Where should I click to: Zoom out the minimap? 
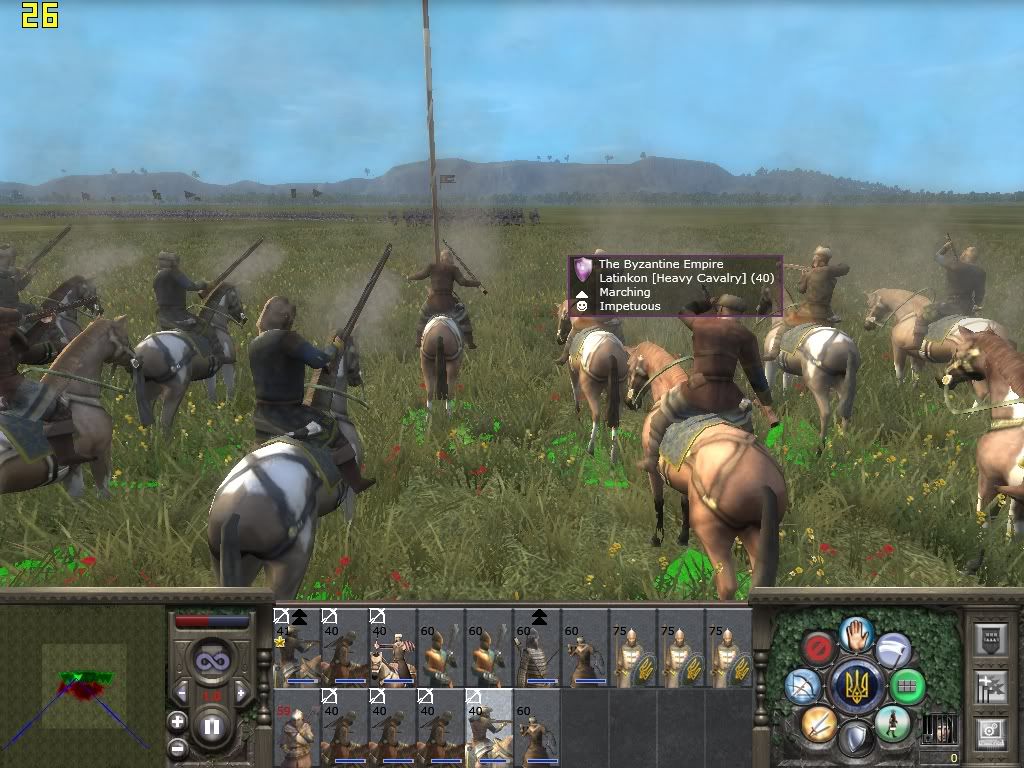coord(177,746)
